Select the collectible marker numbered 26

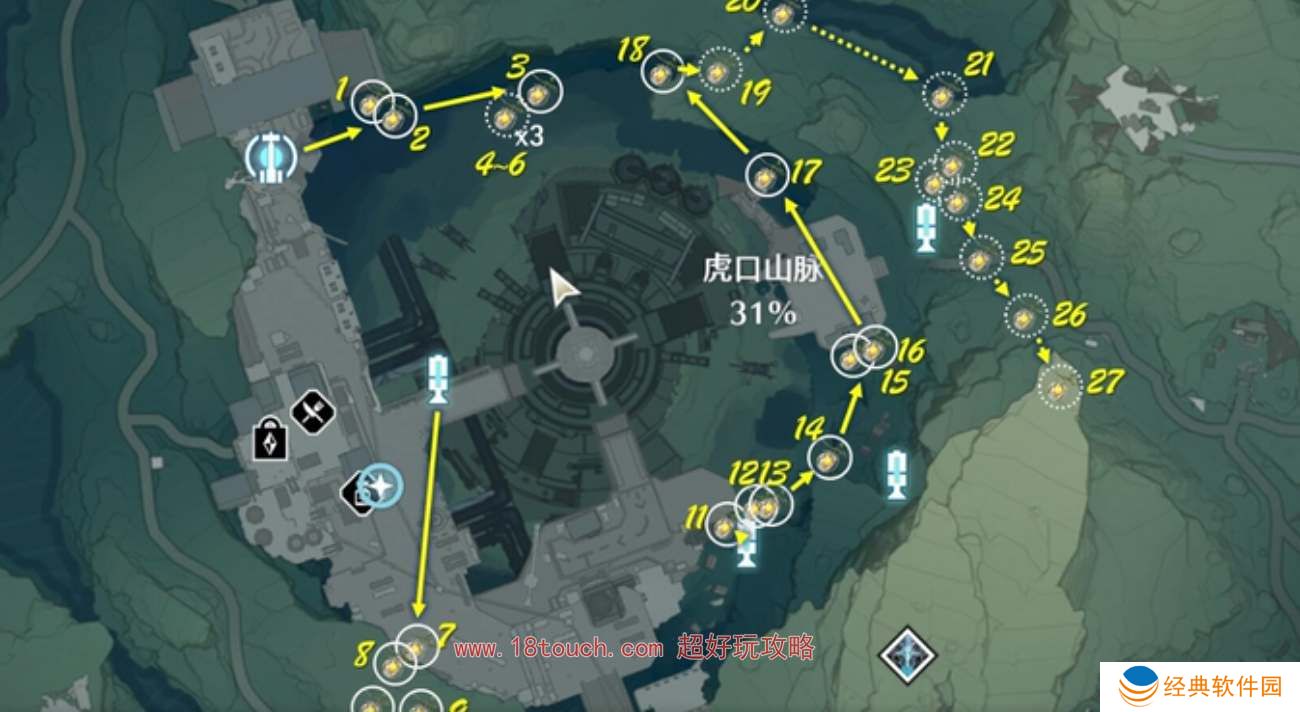[1025, 318]
